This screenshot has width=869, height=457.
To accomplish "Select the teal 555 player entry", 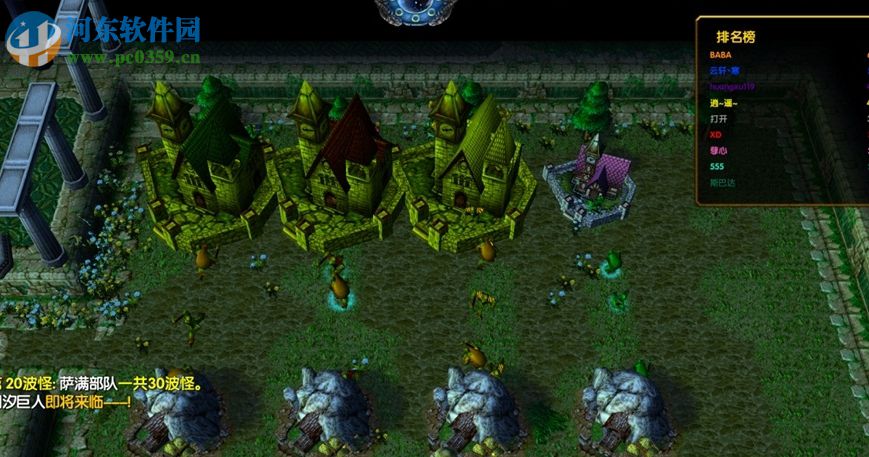I will click(x=716, y=166).
